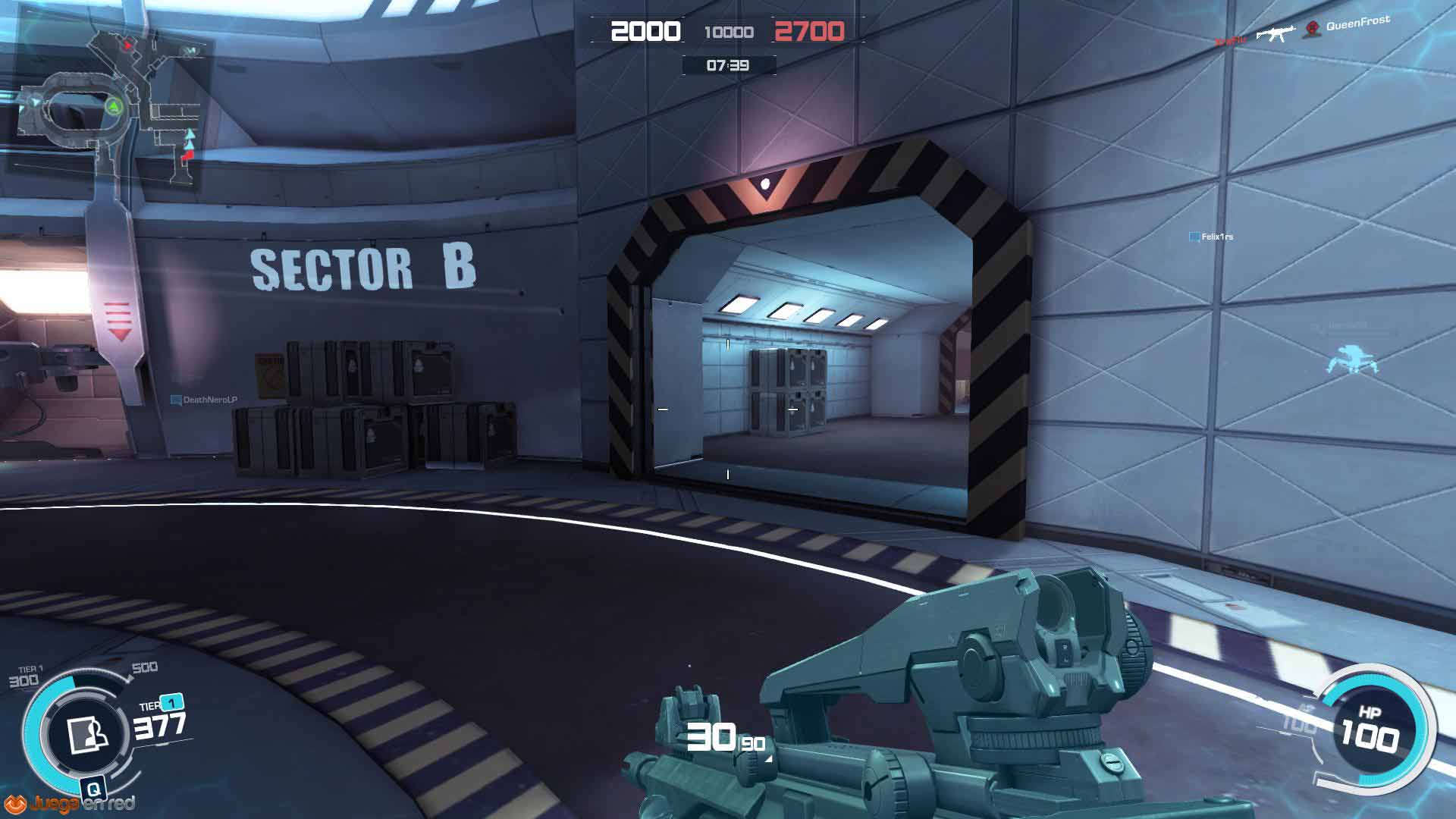Click the Felix1rs teammate name tag
This screenshot has width=1456, height=819.
click(x=1212, y=237)
